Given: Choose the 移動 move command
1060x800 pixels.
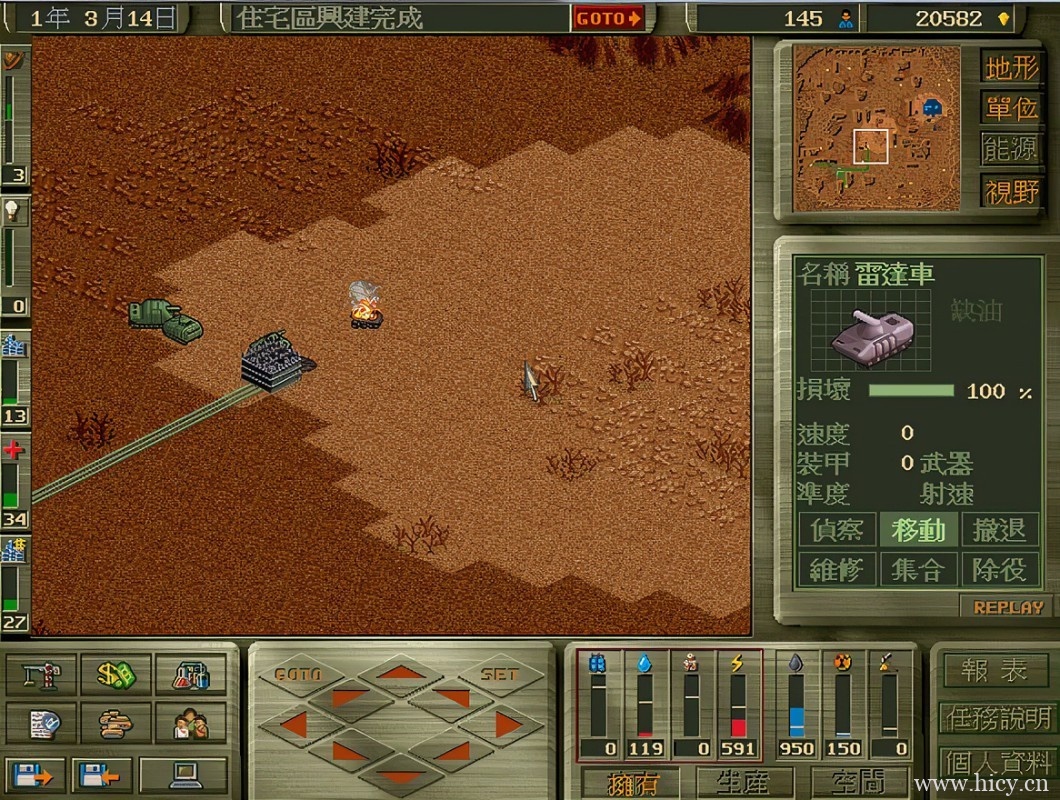Looking at the screenshot, I should 918,530.
